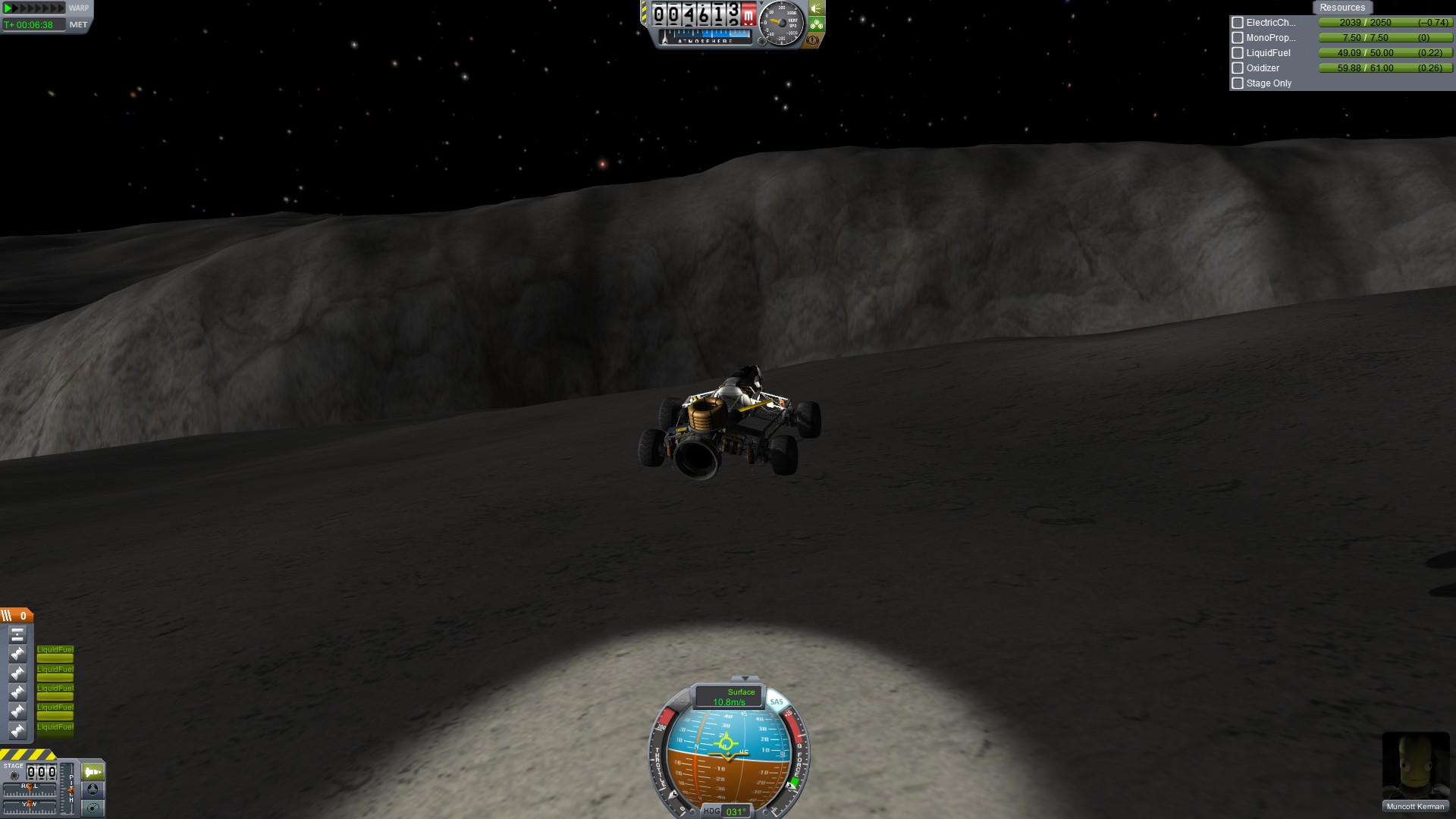The width and height of the screenshot is (1456, 819).
Task: Tick the ElectricCharge resource checkbox
Action: [1238, 23]
